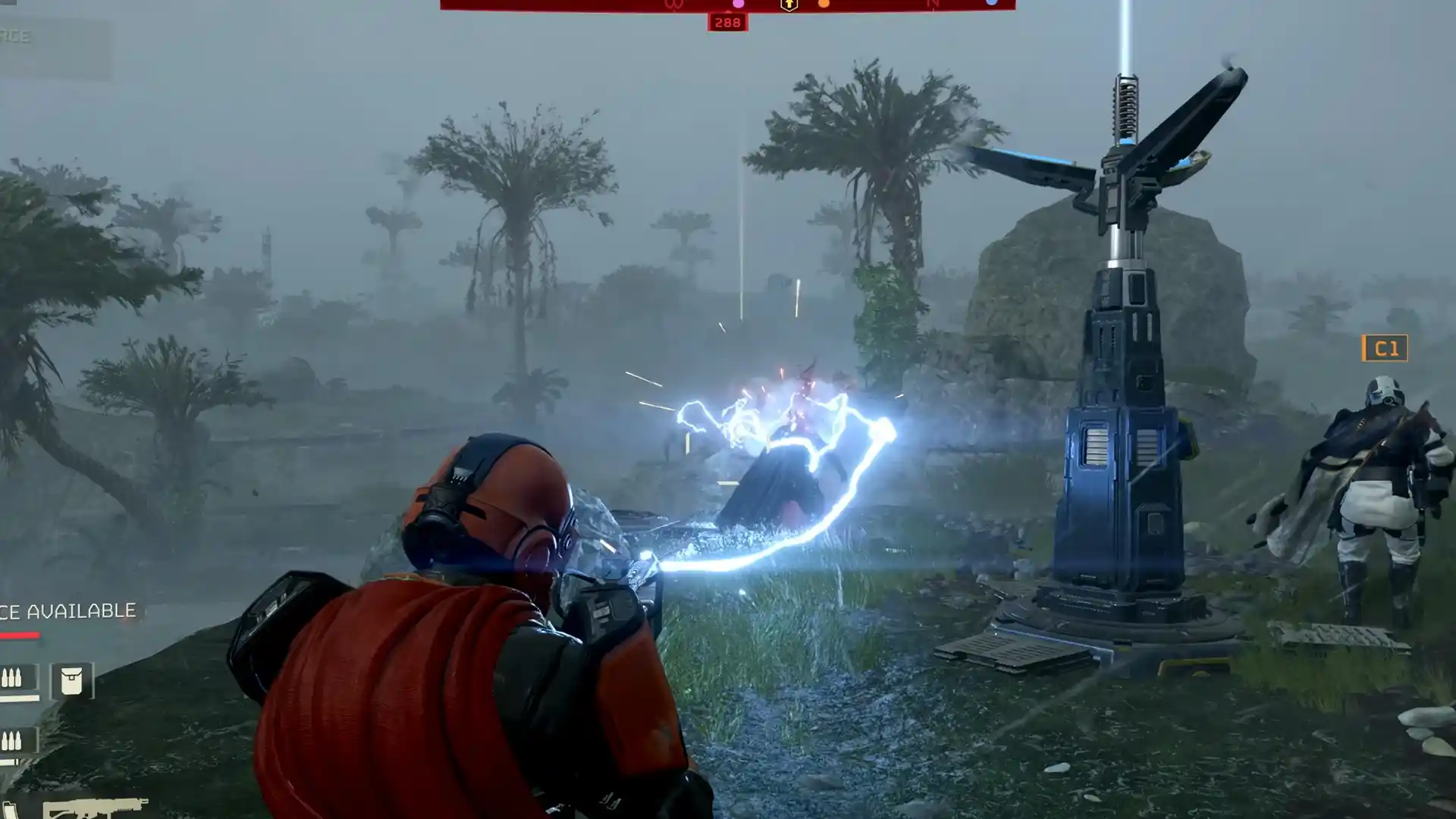Click the REINFORCE AVAILABLE text

pos(68,608)
